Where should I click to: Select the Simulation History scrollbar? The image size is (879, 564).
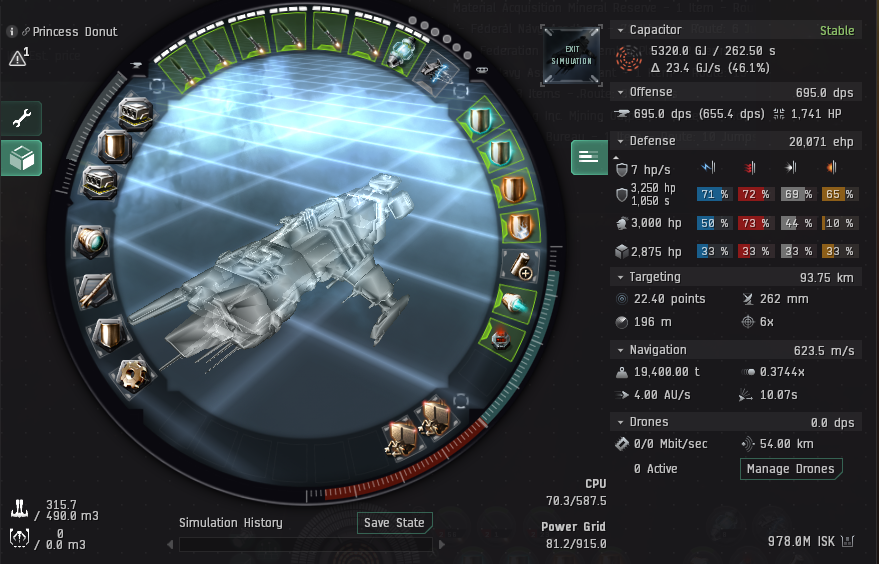point(305,545)
